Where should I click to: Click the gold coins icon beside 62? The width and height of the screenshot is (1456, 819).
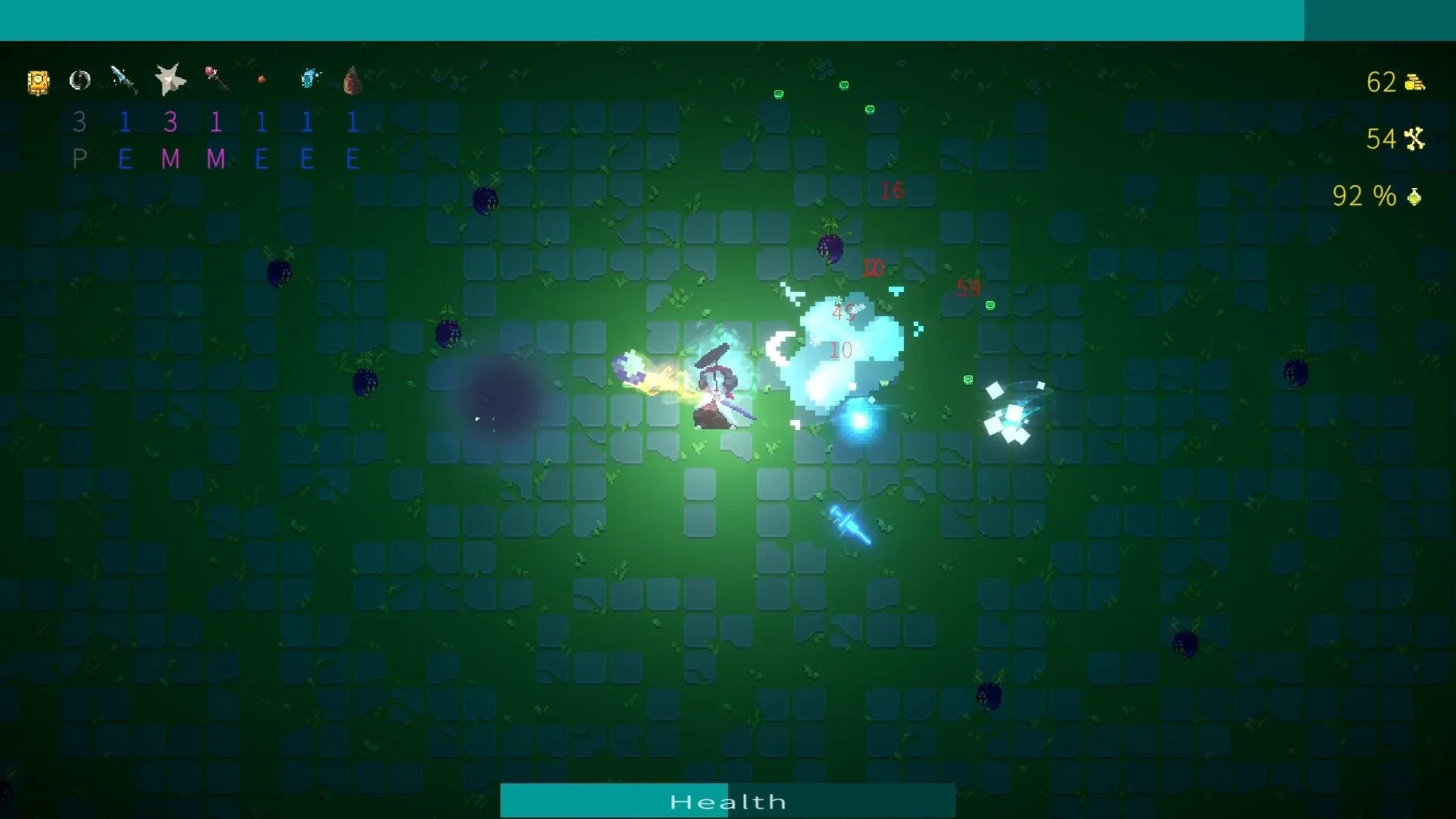[1414, 82]
